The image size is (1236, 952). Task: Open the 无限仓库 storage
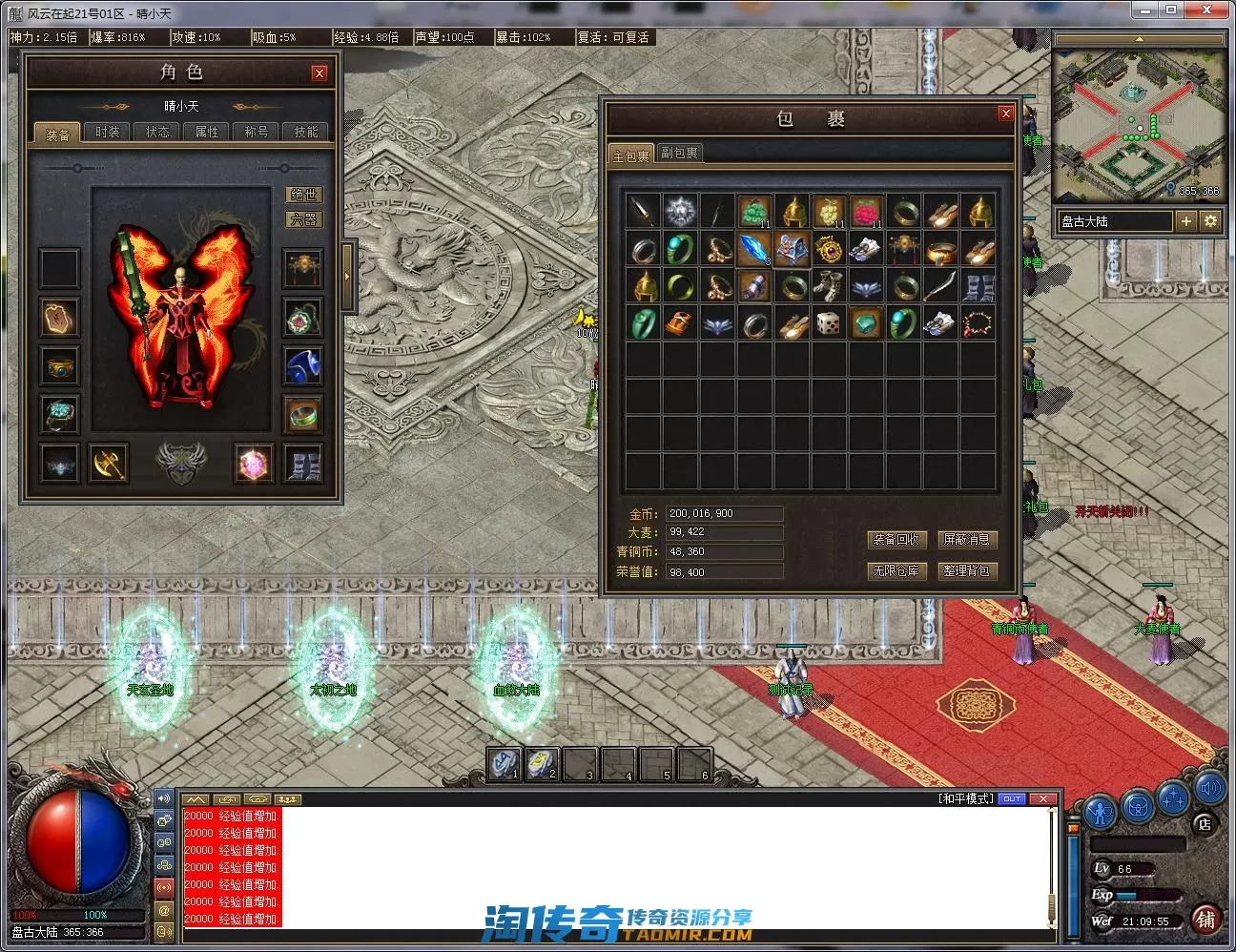click(x=896, y=570)
